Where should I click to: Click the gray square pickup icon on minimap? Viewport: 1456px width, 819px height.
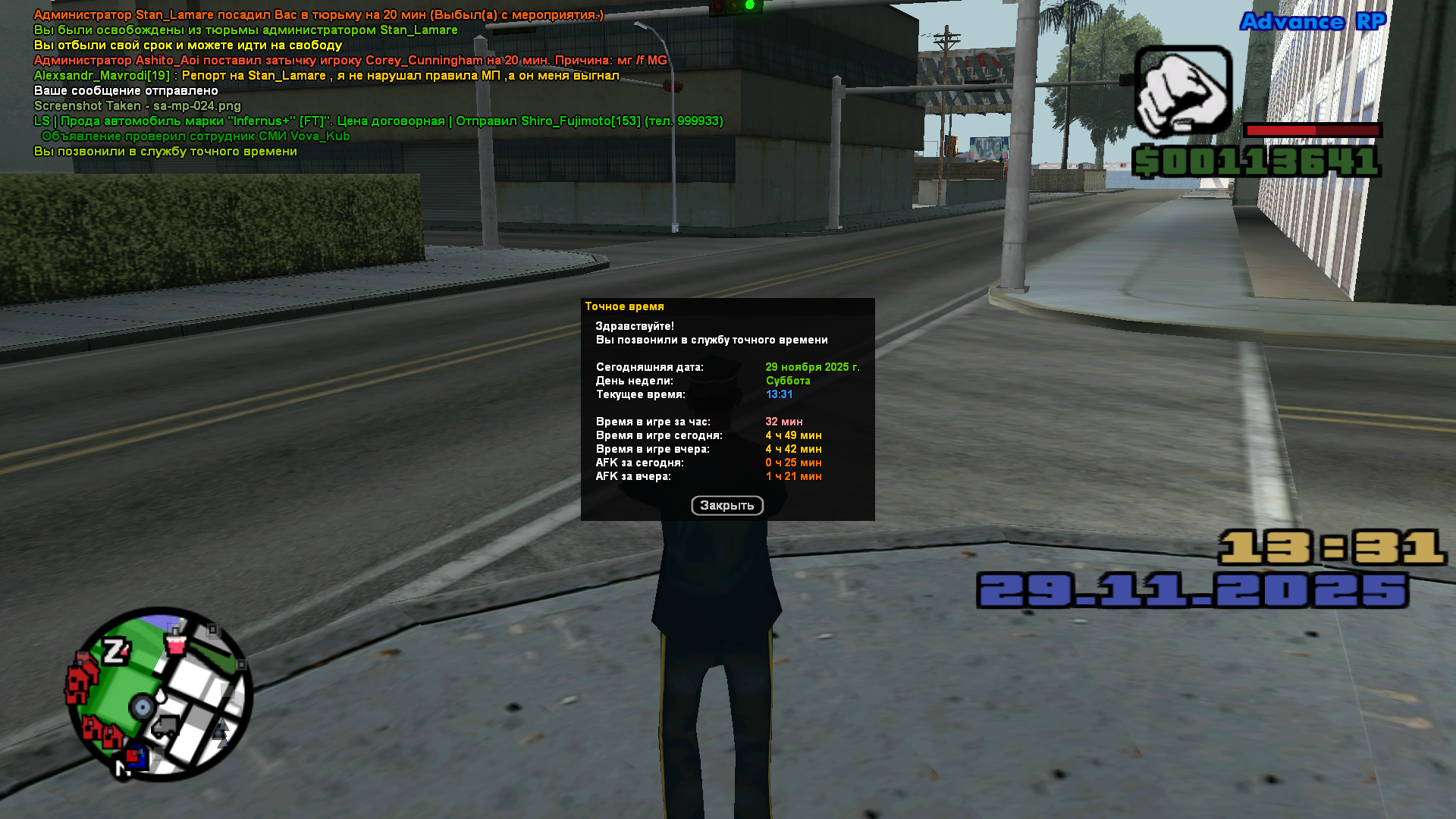212,629
